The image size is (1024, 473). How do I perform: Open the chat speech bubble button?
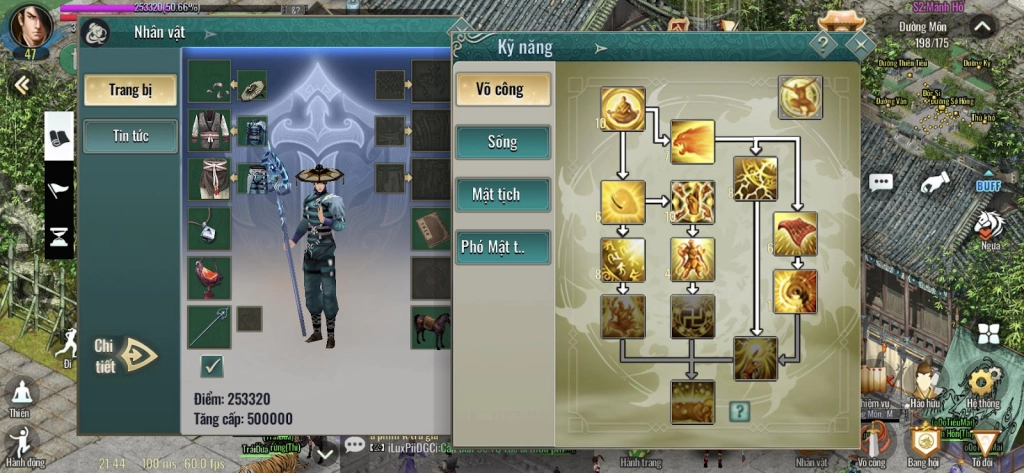[x=881, y=182]
